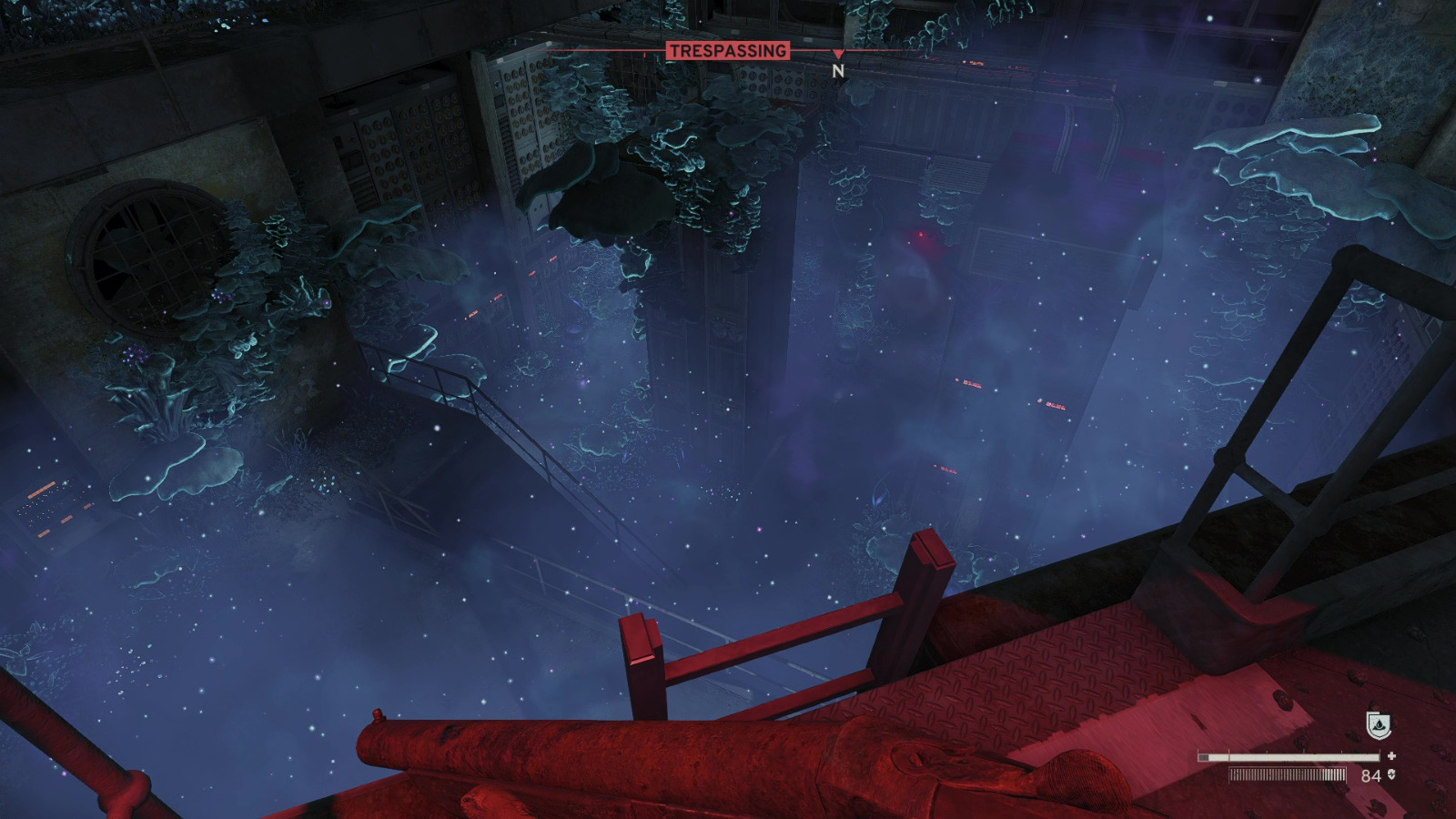Click the TRESPASSING warning banner
Screen dimensions: 1456x819
728,52
